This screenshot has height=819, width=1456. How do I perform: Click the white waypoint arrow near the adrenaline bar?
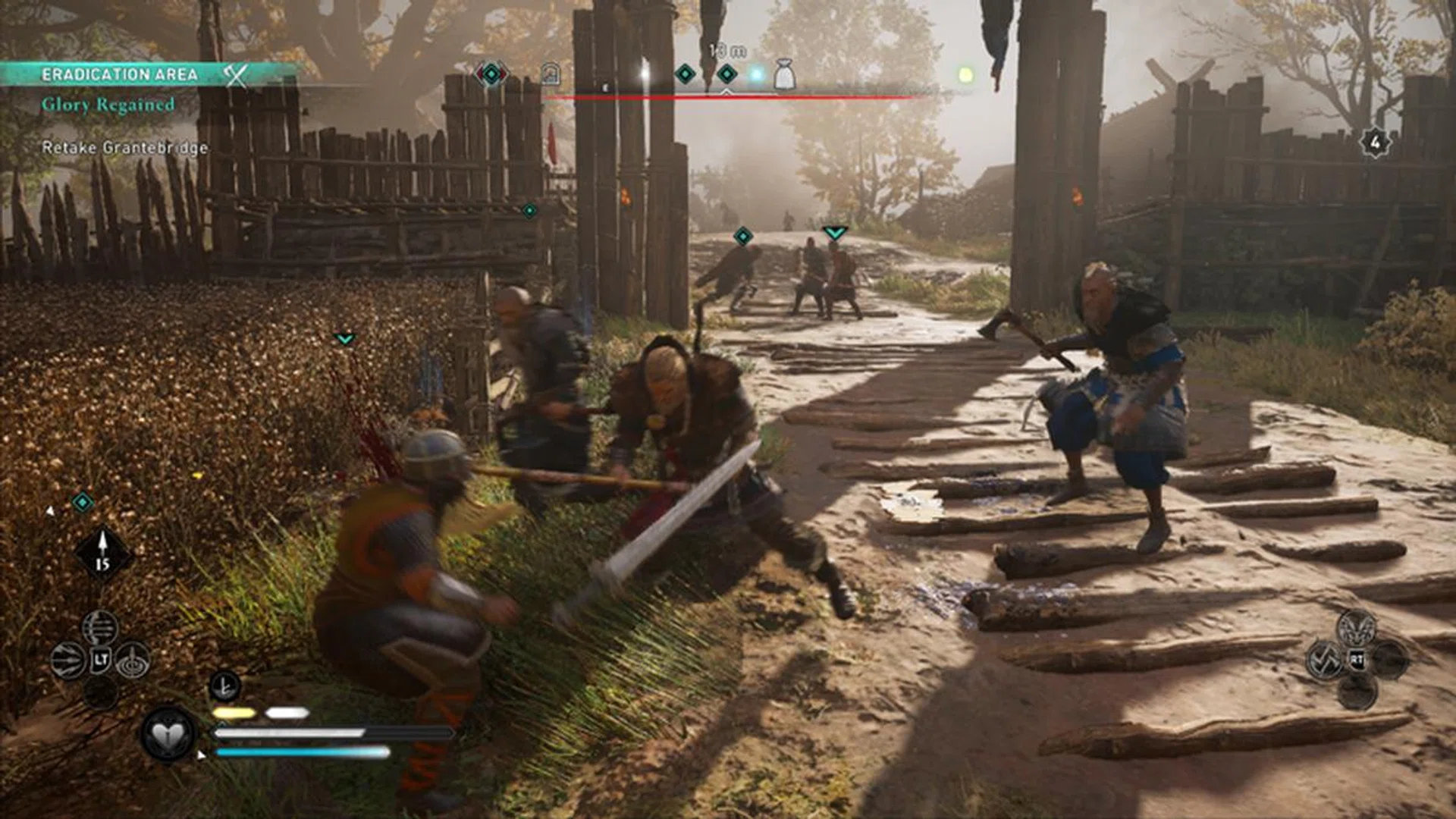[x=201, y=755]
